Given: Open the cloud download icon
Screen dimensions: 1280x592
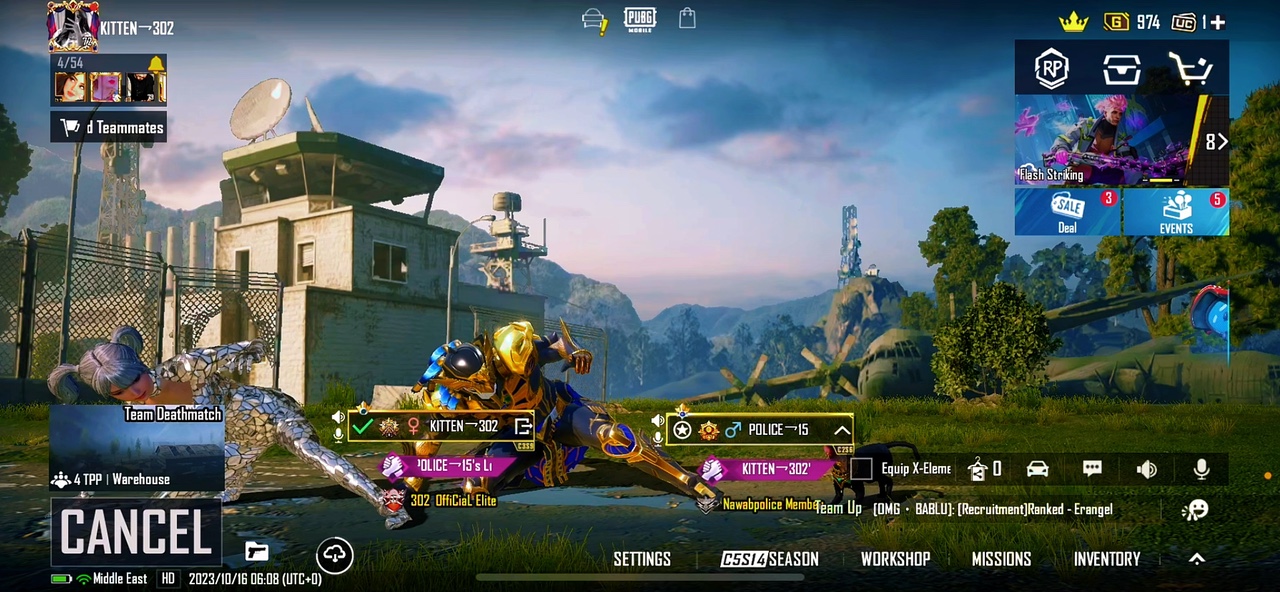Looking at the screenshot, I should pos(334,555).
